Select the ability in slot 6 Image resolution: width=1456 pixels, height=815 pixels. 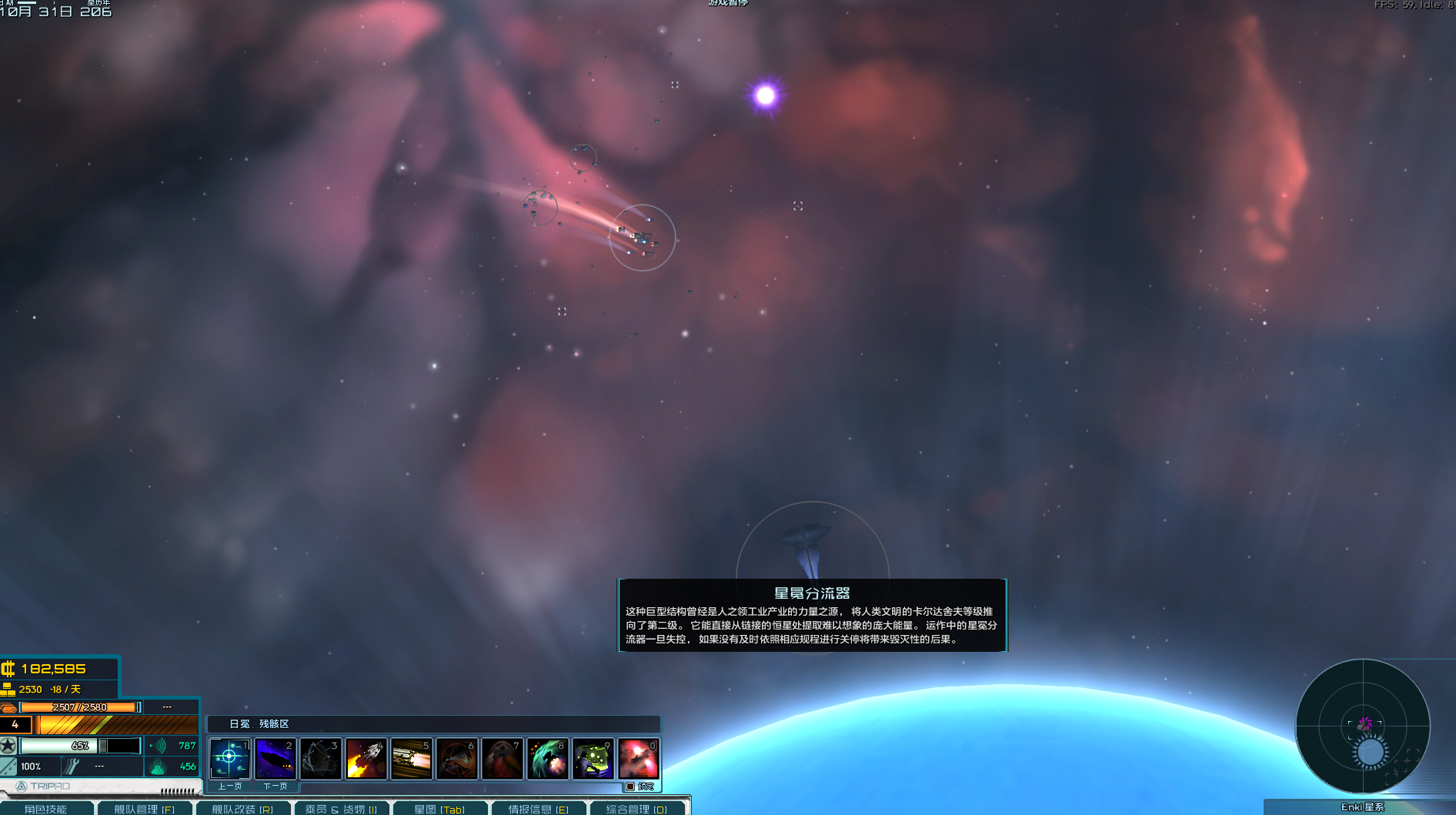456,759
